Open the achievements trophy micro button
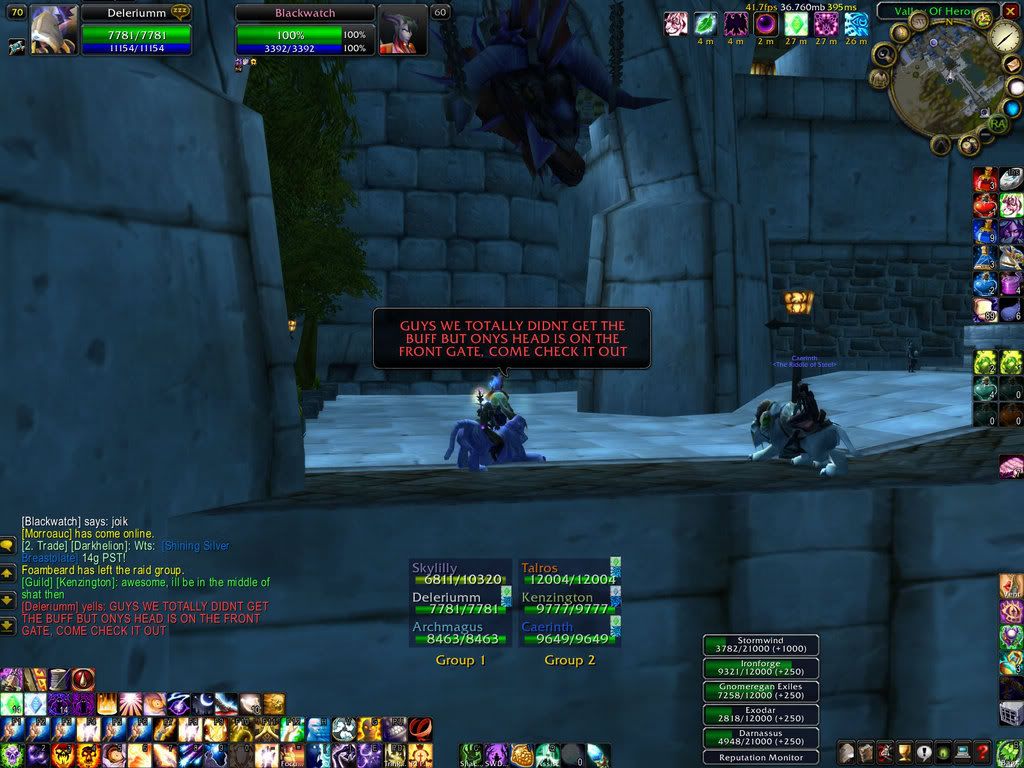 pos(905,752)
